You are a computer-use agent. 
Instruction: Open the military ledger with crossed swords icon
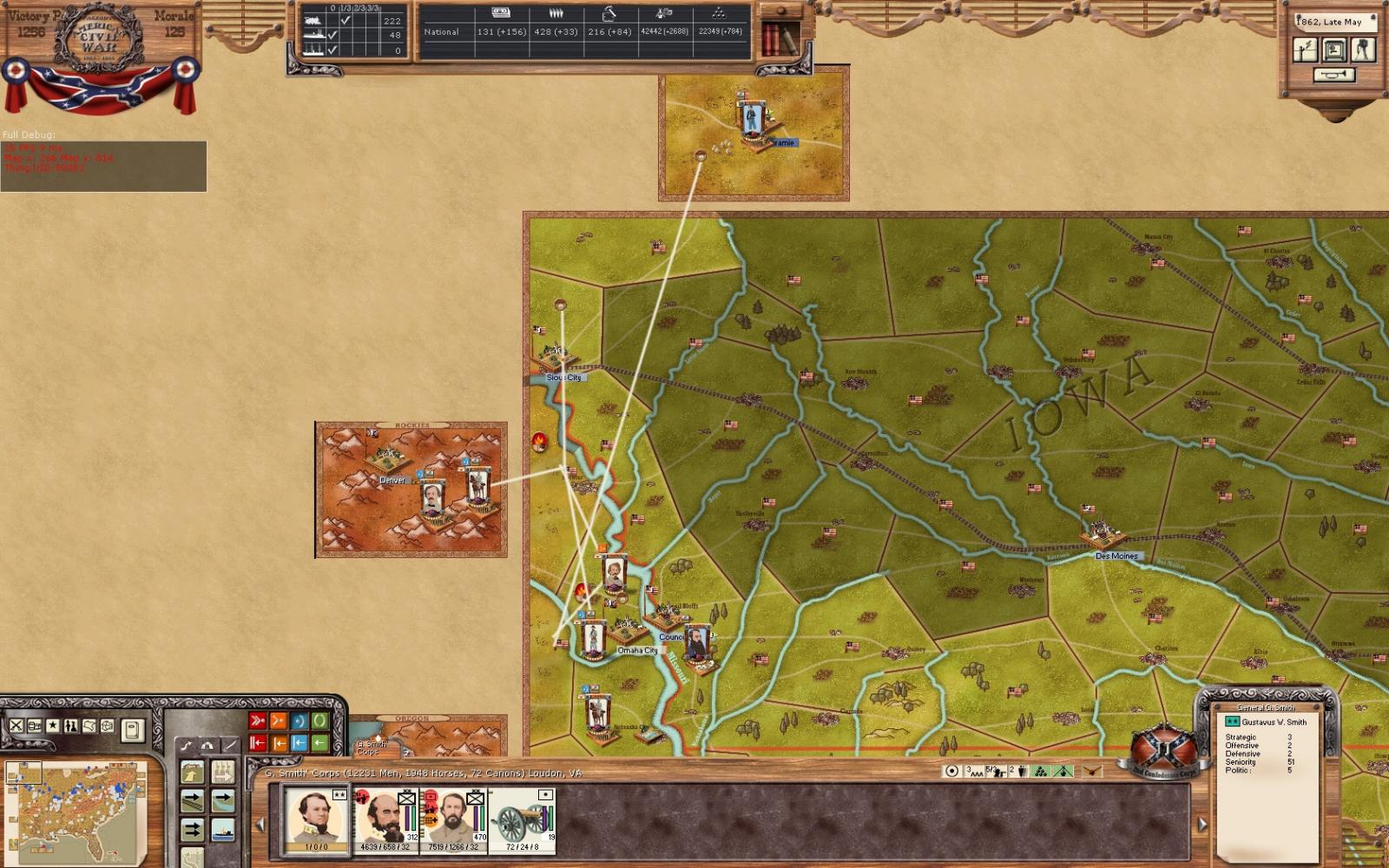[16, 726]
